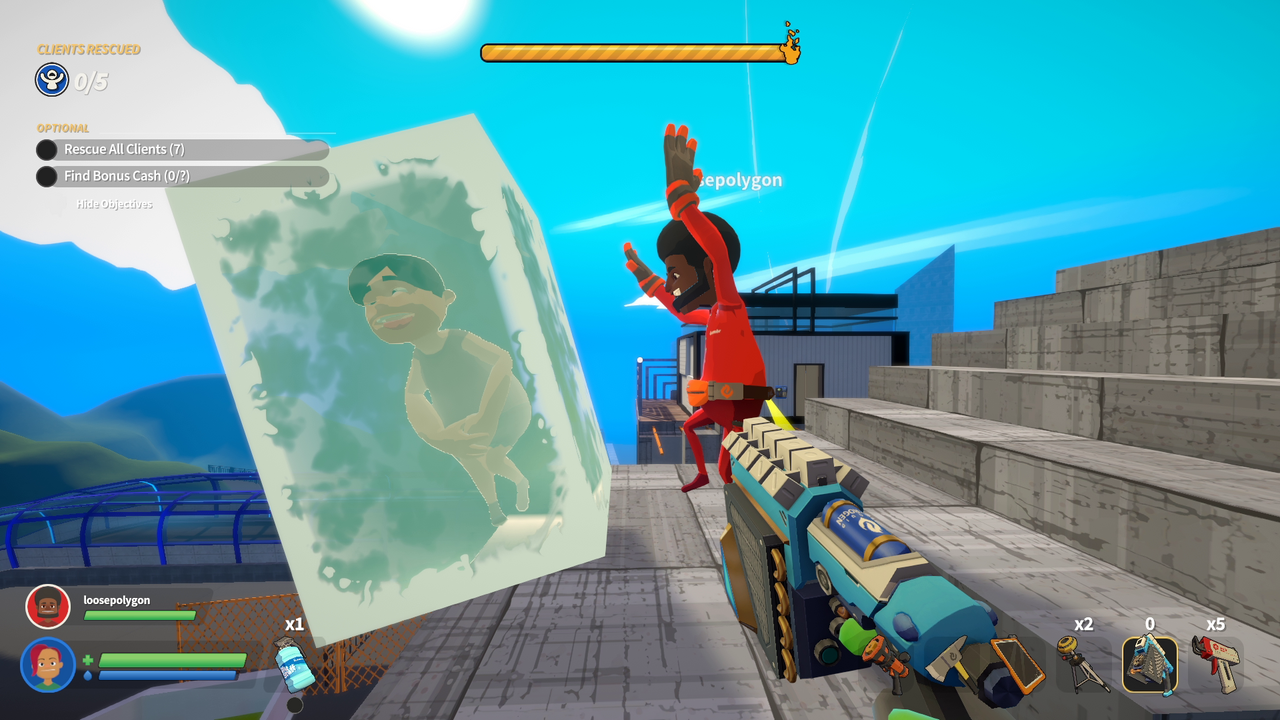This screenshot has width=1280, height=720.
Task: Click loosepolygon's red avatar portrait
Action: click(x=49, y=606)
